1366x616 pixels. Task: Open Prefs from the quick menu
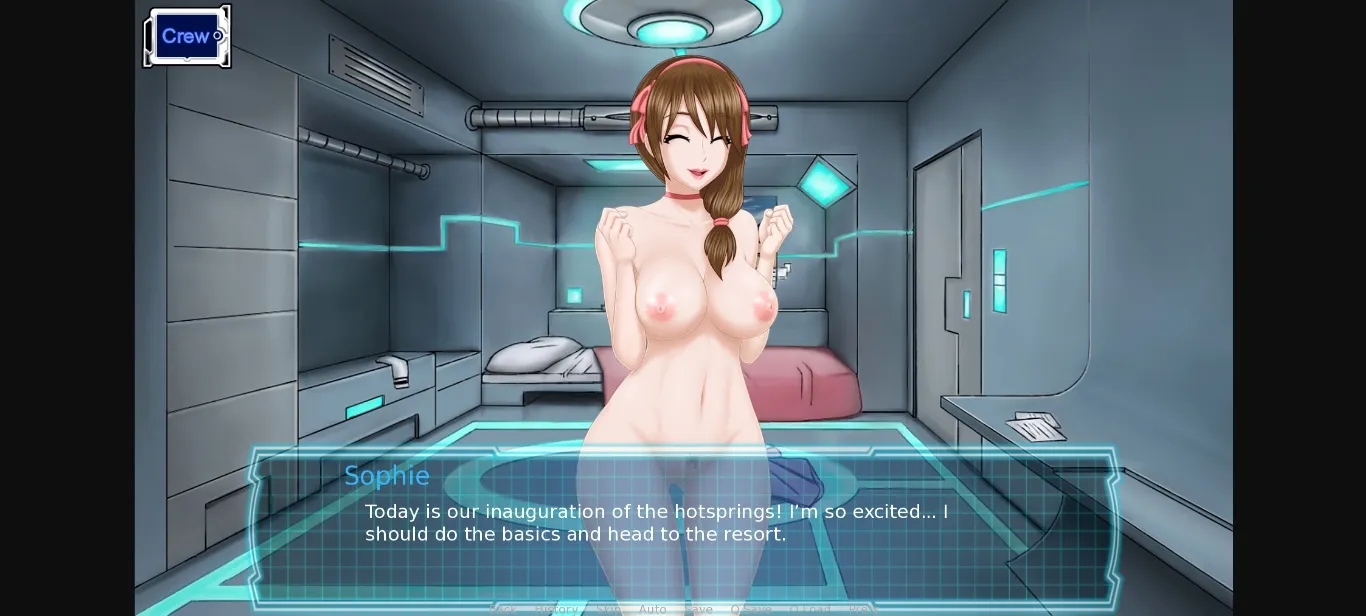862,609
